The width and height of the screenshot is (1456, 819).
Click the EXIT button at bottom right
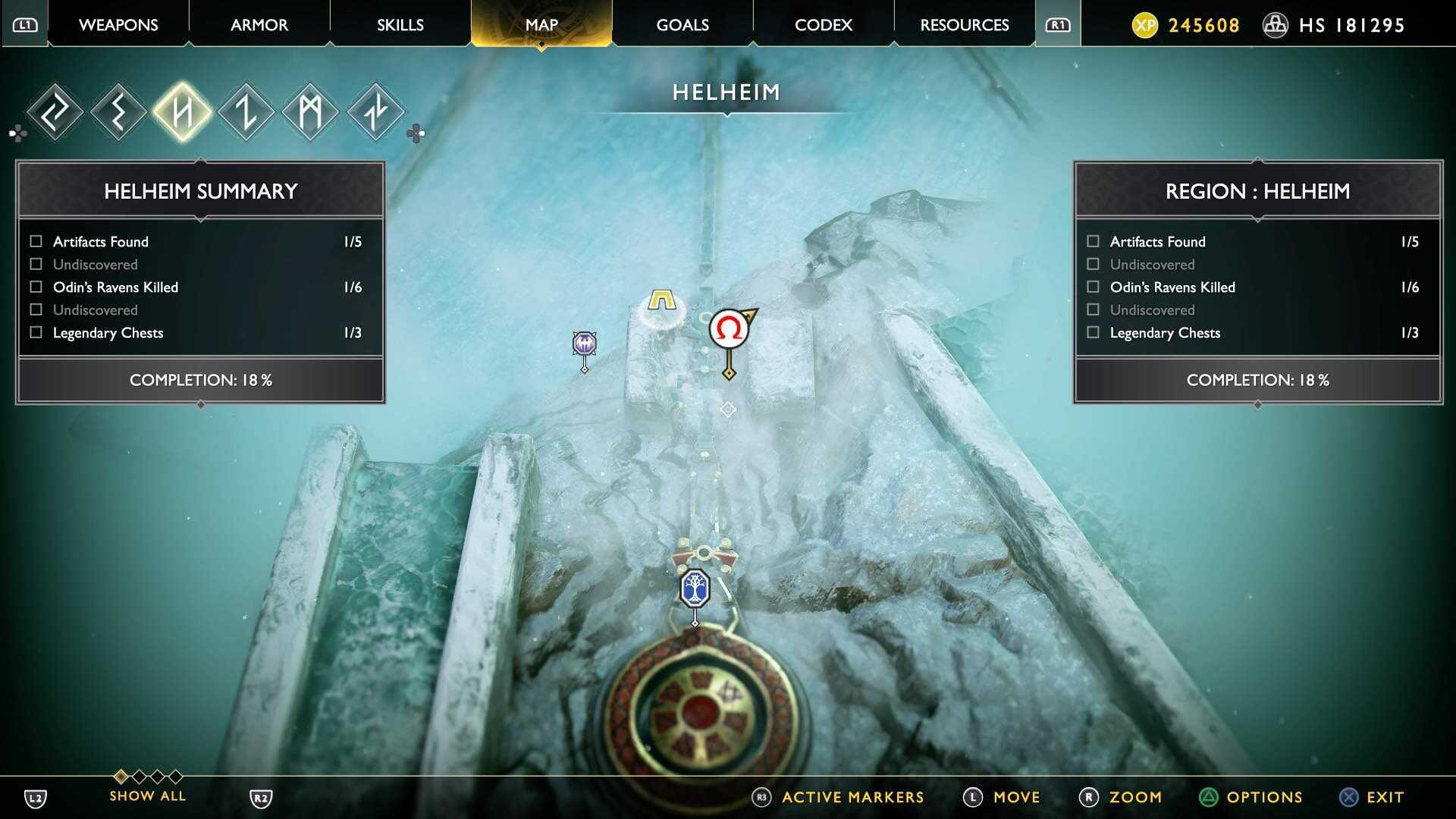click(x=1383, y=797)
